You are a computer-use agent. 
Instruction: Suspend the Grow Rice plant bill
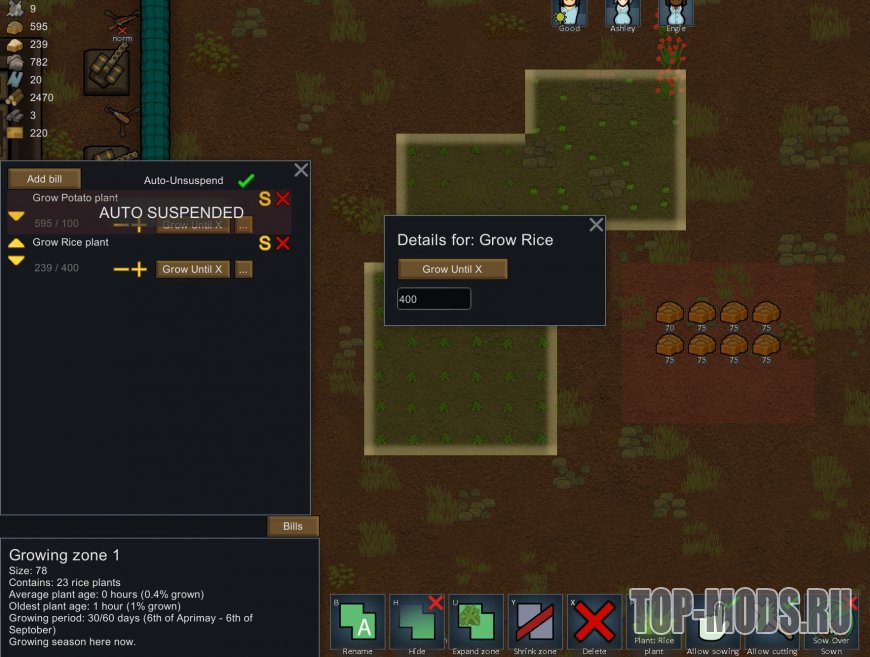point(265,243)
